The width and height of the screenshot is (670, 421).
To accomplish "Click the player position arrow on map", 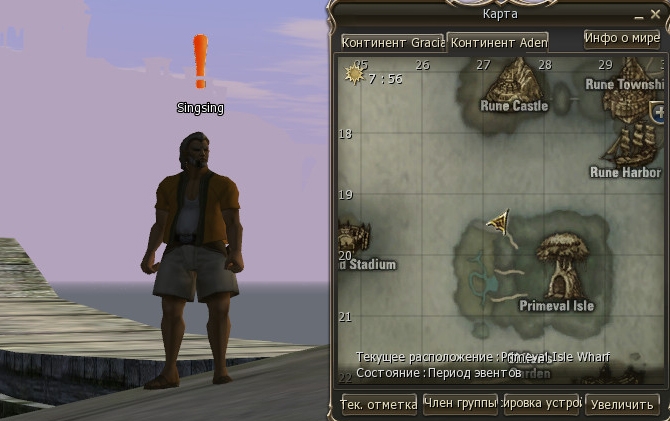I will pyautogui.click(x=498, y=222).
